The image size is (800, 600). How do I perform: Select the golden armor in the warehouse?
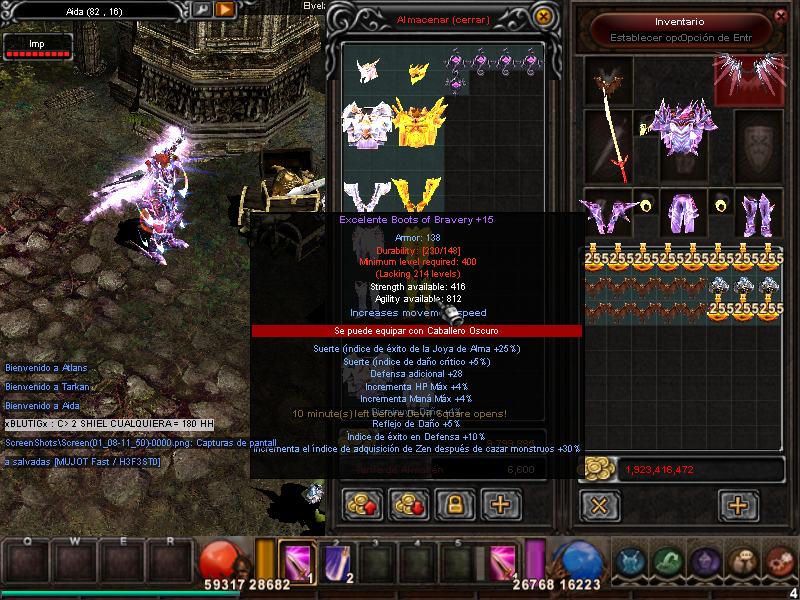(420, 123)
